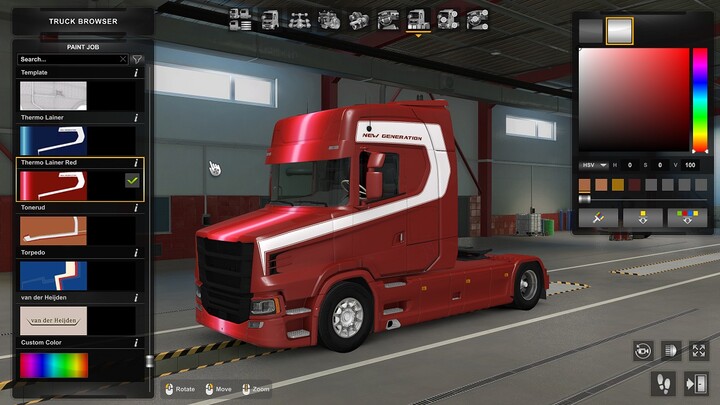Show info for Thermo Lainer Red
720x405 pixels.
tap(136, 162)
